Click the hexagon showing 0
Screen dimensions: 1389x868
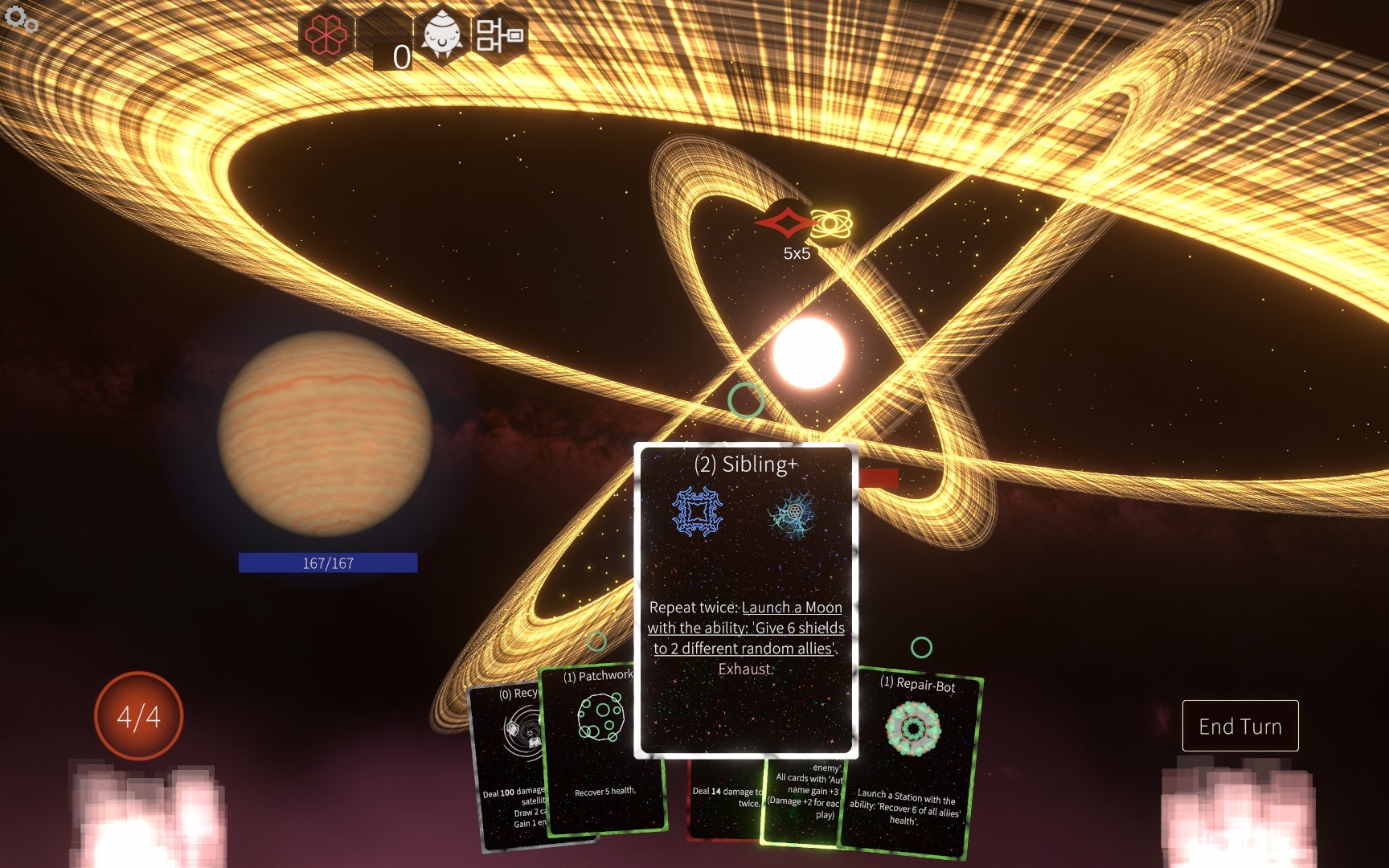386,40
